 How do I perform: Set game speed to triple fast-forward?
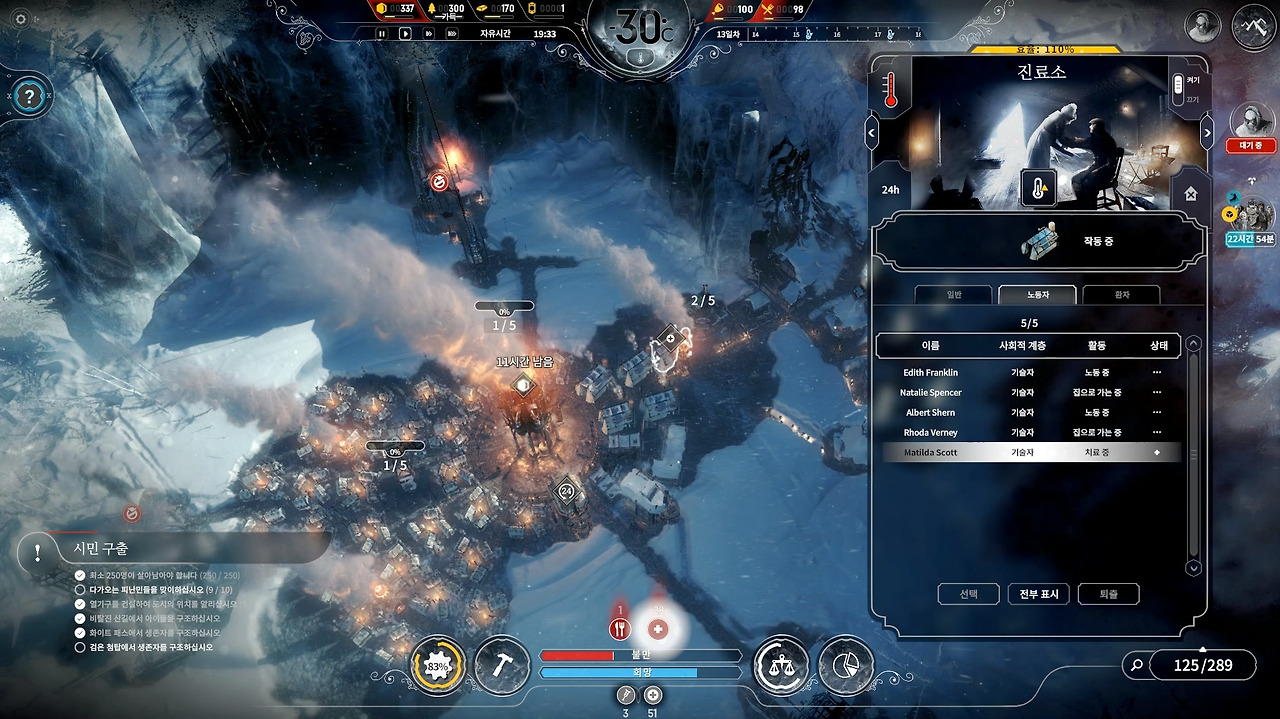tap(452, 33)
